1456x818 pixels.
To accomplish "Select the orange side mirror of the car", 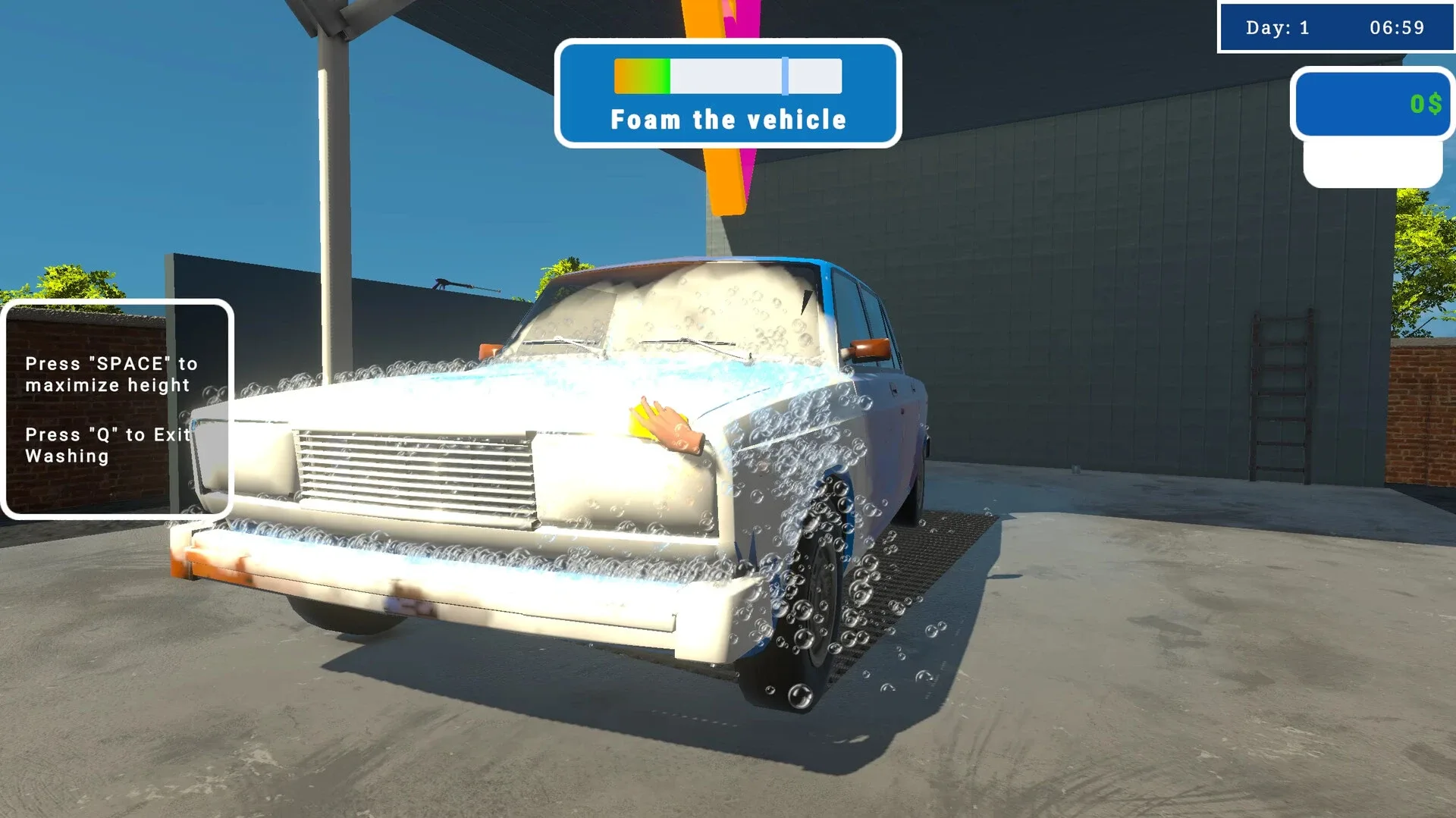I will pos(871,348).
